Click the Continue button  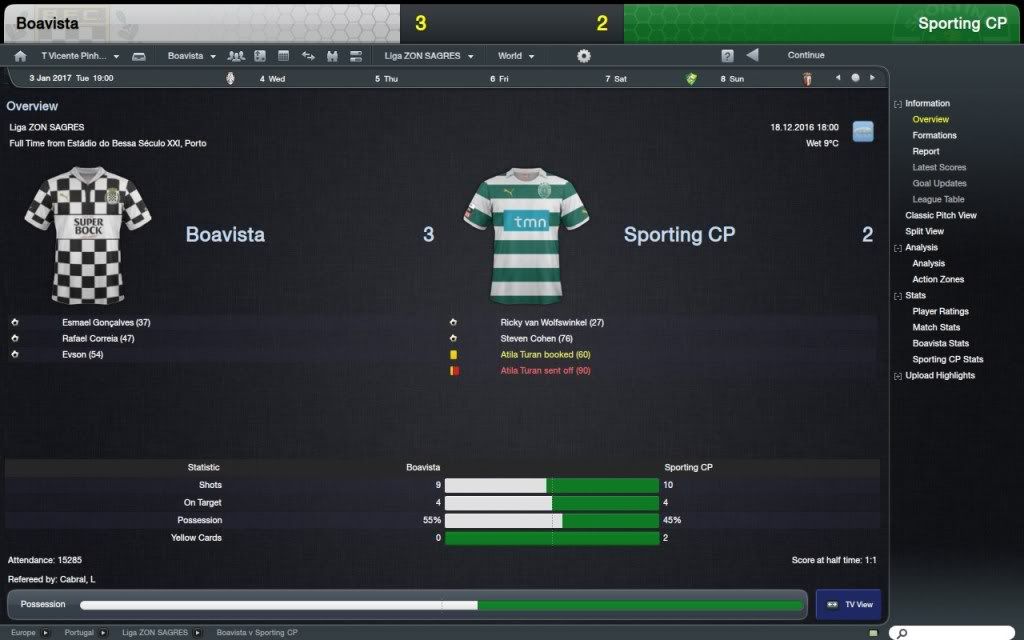[x=806, y=56]
